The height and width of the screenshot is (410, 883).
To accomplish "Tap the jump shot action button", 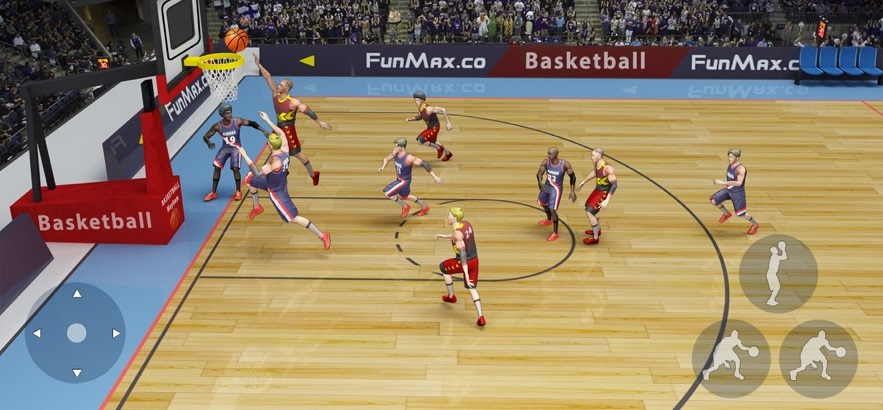I will [x=777, y=273].
